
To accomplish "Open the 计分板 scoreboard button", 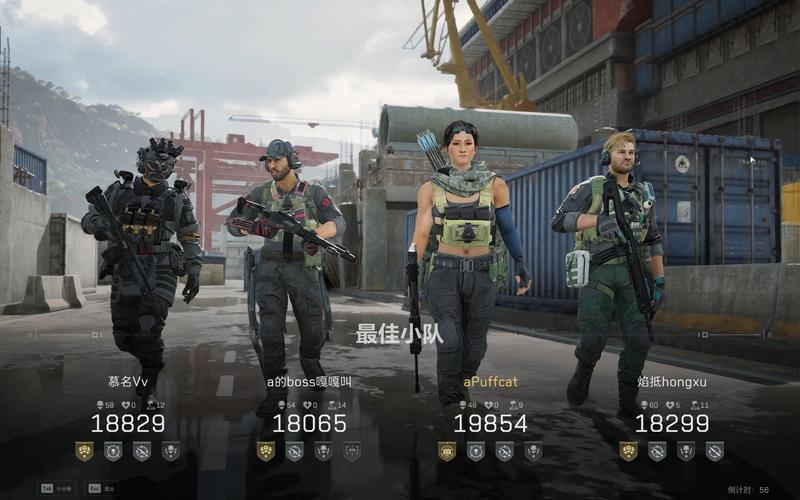I will (53, 488).
